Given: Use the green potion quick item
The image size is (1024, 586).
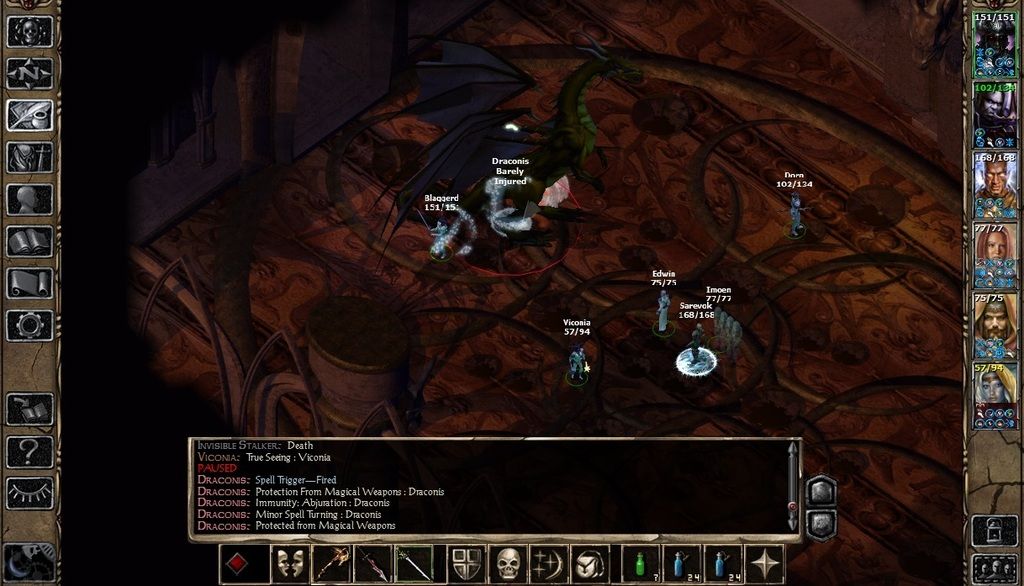Looking at the screenshot, I should (x=641, y=564).
